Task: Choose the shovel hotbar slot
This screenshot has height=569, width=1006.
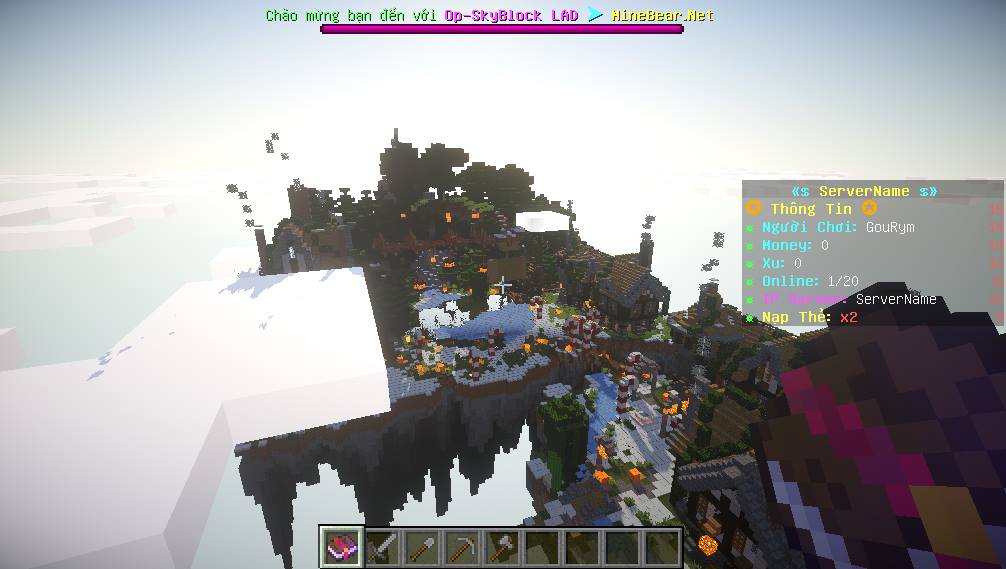Action: (423, 547)
